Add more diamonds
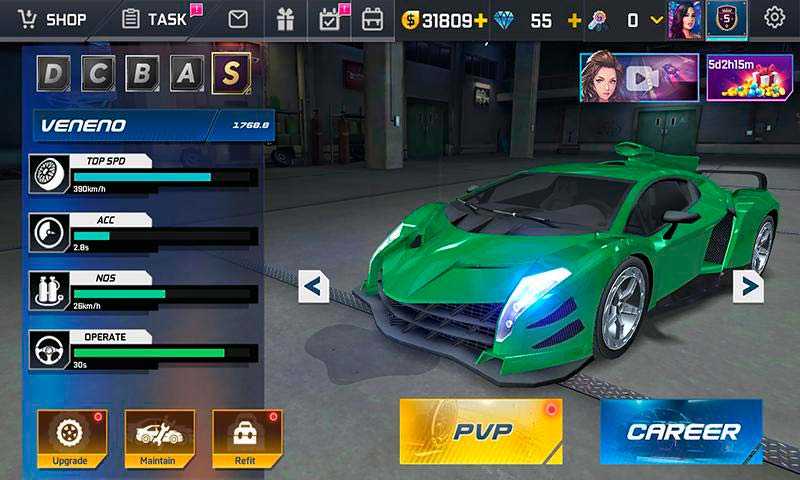Viewport: 800px width, 480px height. [x=574, y=20]
